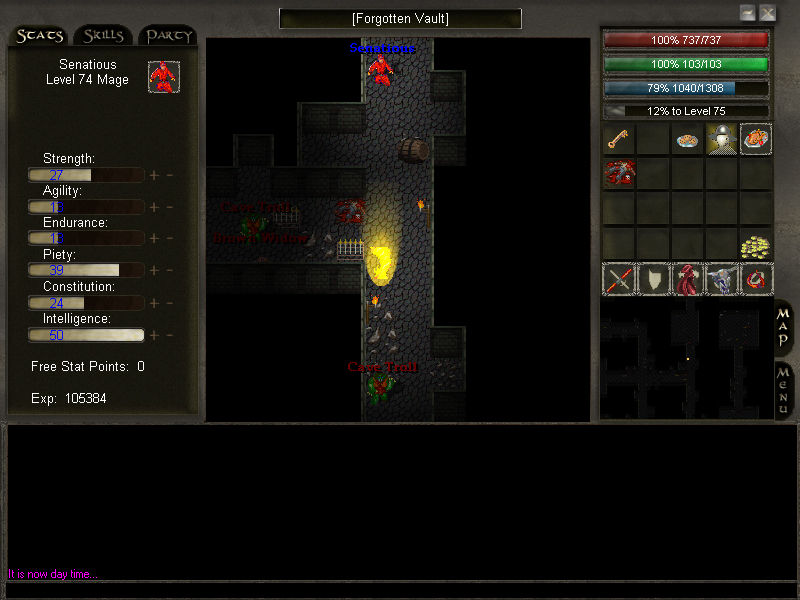
Task: Select the key in the inventory
Action: 618,139
